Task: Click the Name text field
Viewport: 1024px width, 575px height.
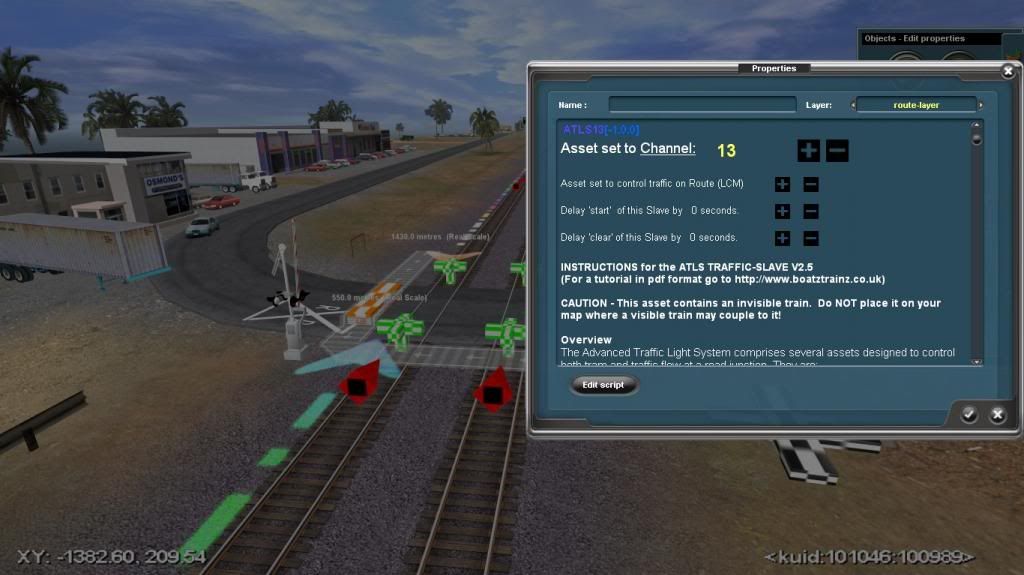Action: pos(688,104)
